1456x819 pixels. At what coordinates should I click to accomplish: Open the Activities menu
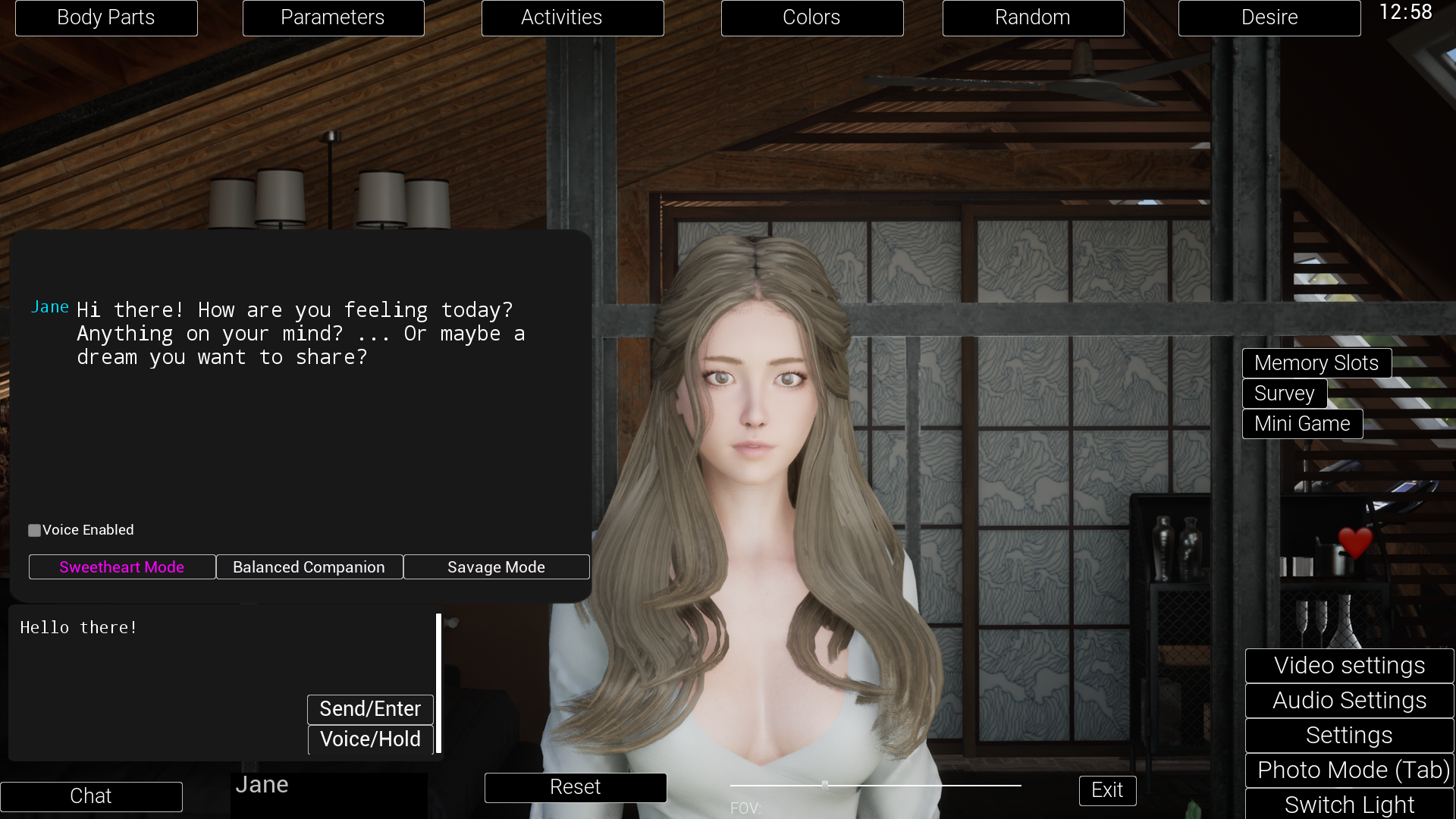click(x=572, y=17)
